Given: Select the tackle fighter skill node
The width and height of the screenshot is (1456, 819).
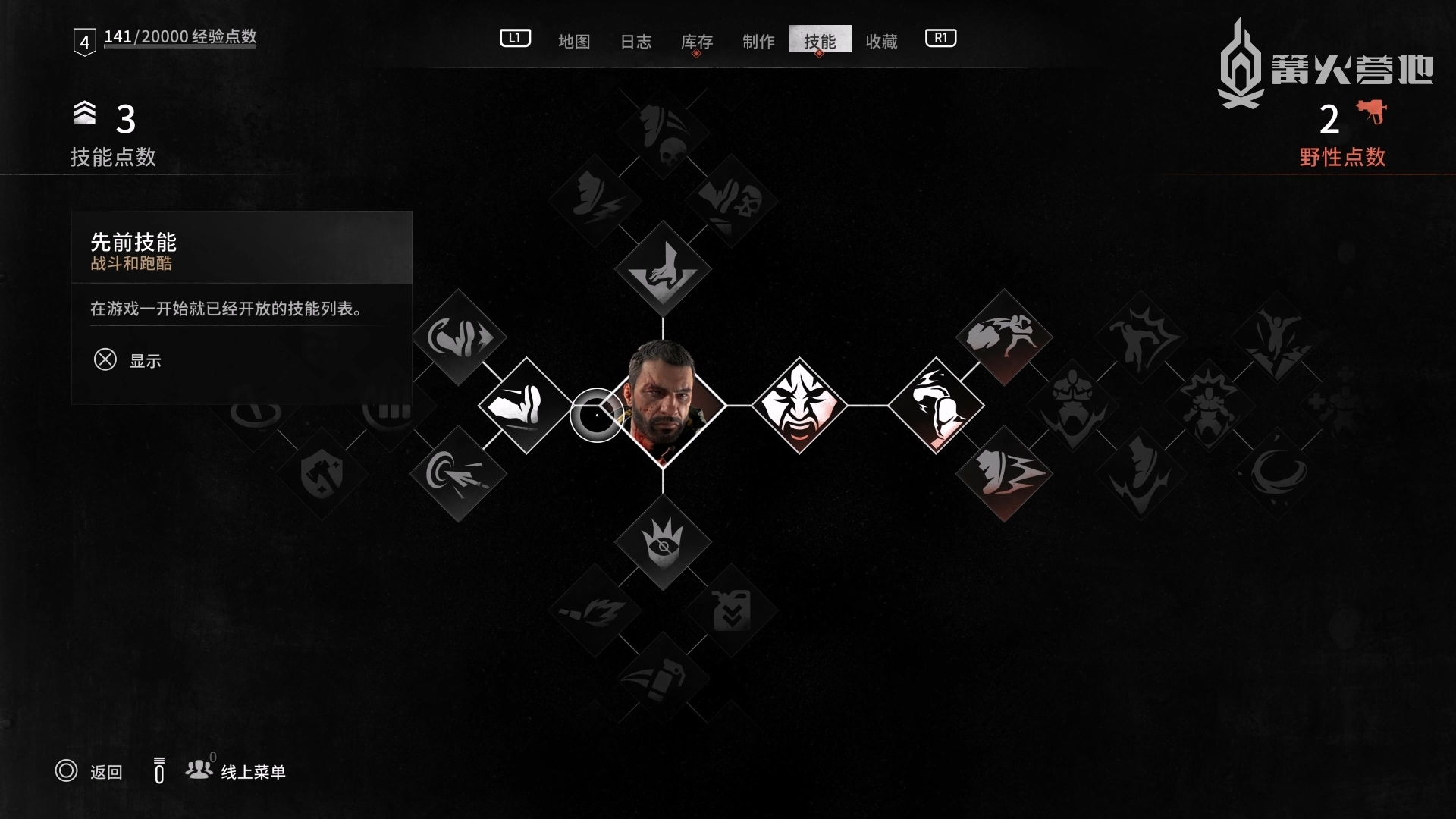Looking at the screenshot, I should pos(1004,337).
